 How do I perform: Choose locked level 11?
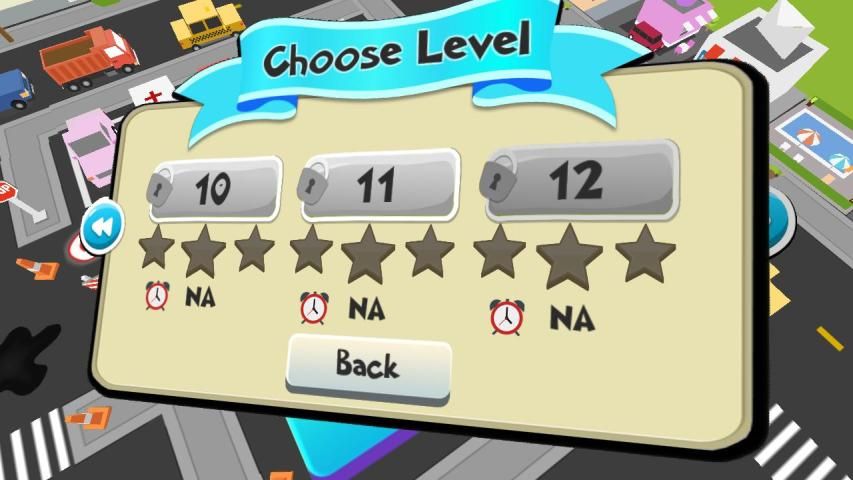pos(378,185)
